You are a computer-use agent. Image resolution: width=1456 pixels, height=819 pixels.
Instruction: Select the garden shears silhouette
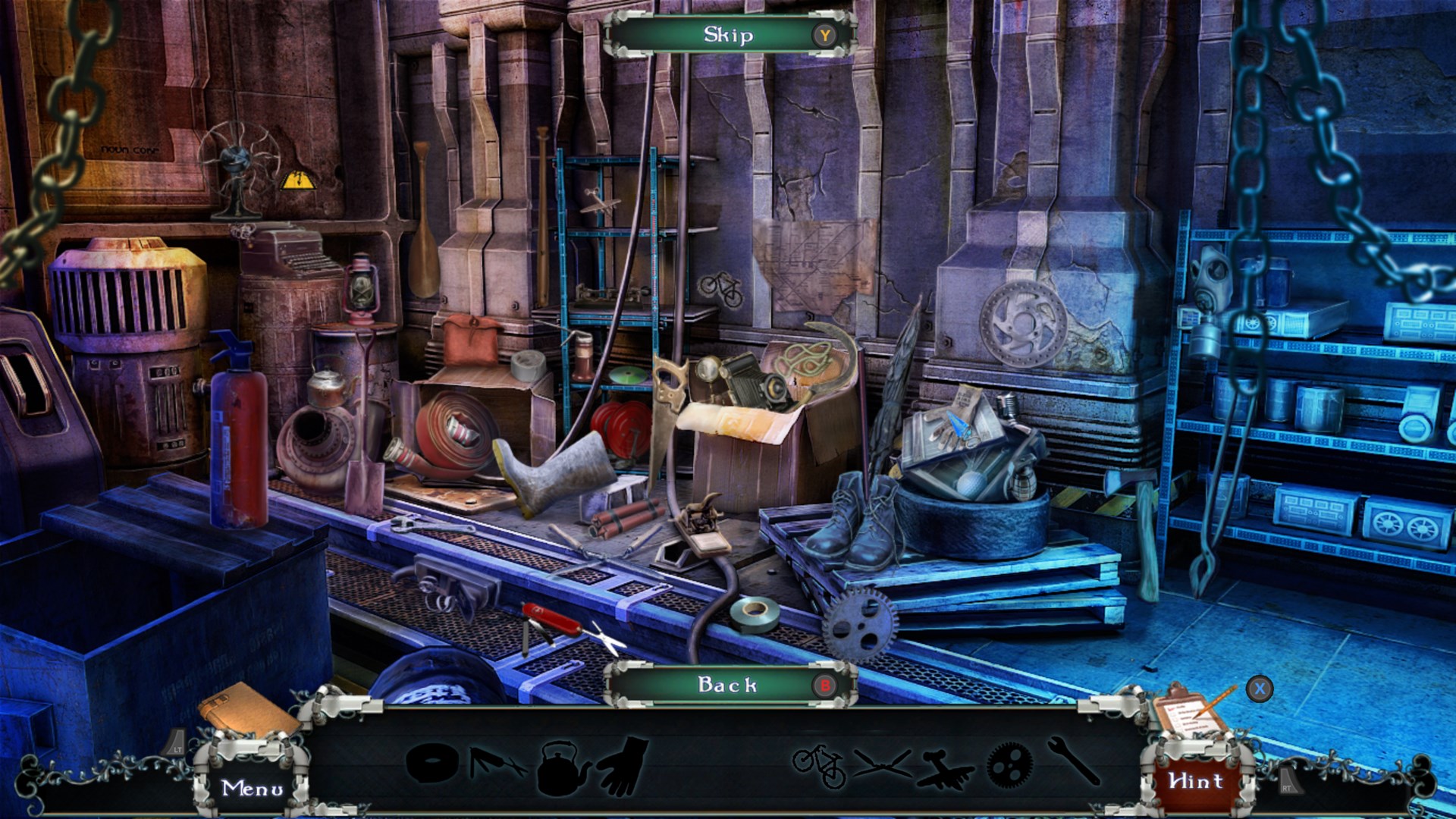pos(882,763)
